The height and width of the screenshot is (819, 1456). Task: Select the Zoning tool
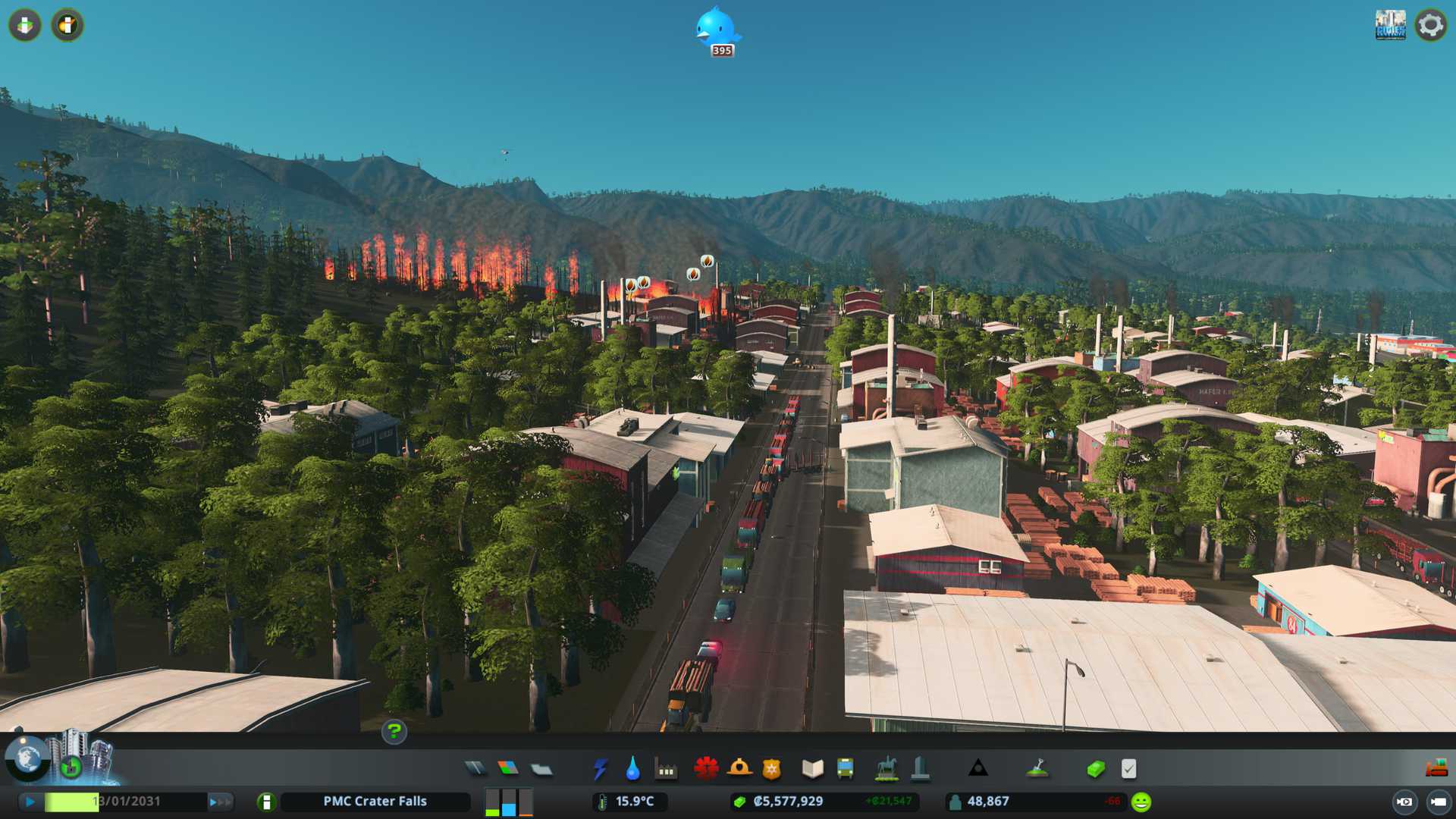pos(508,769)
